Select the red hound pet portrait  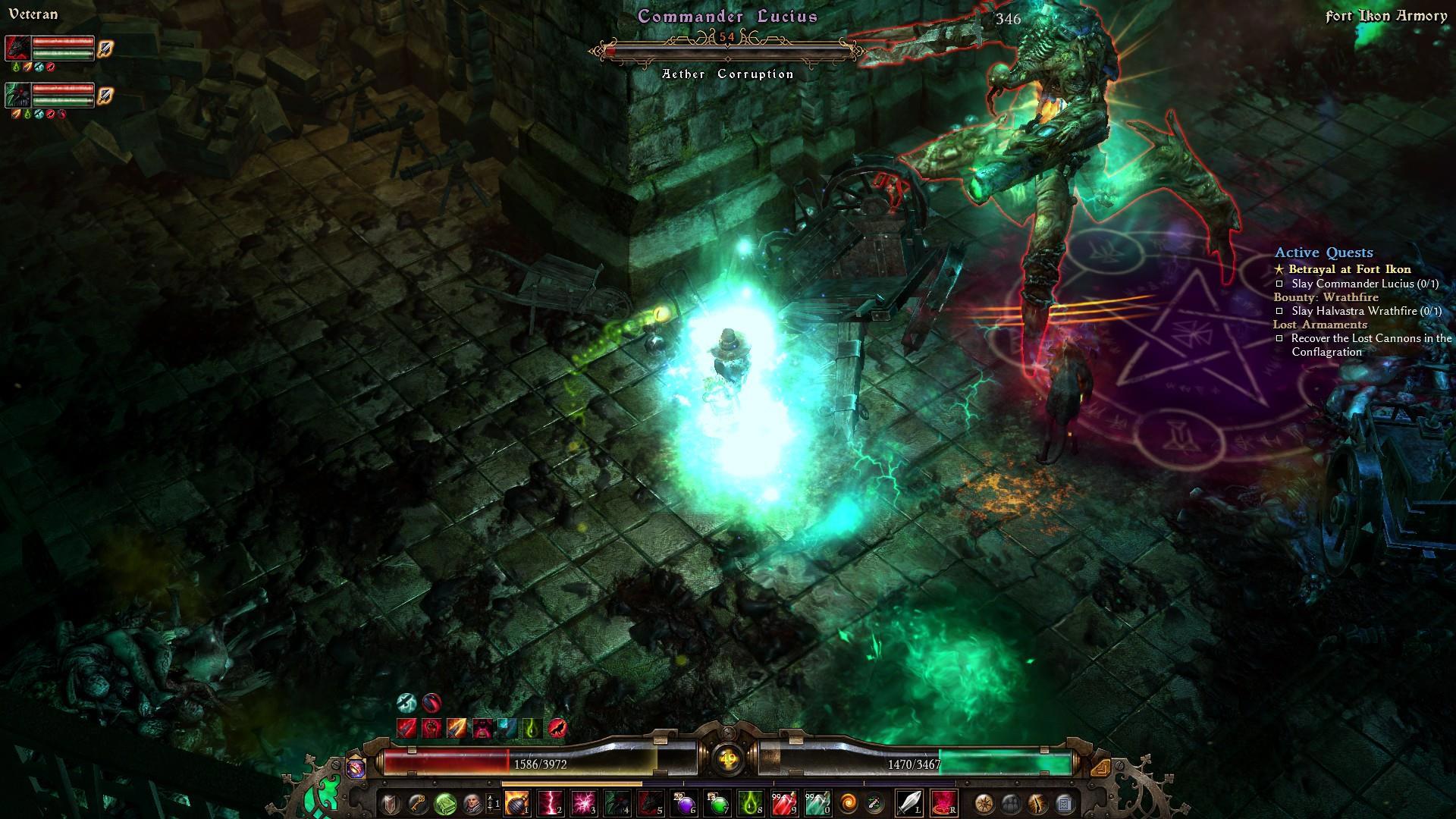[x=18, y=49]
